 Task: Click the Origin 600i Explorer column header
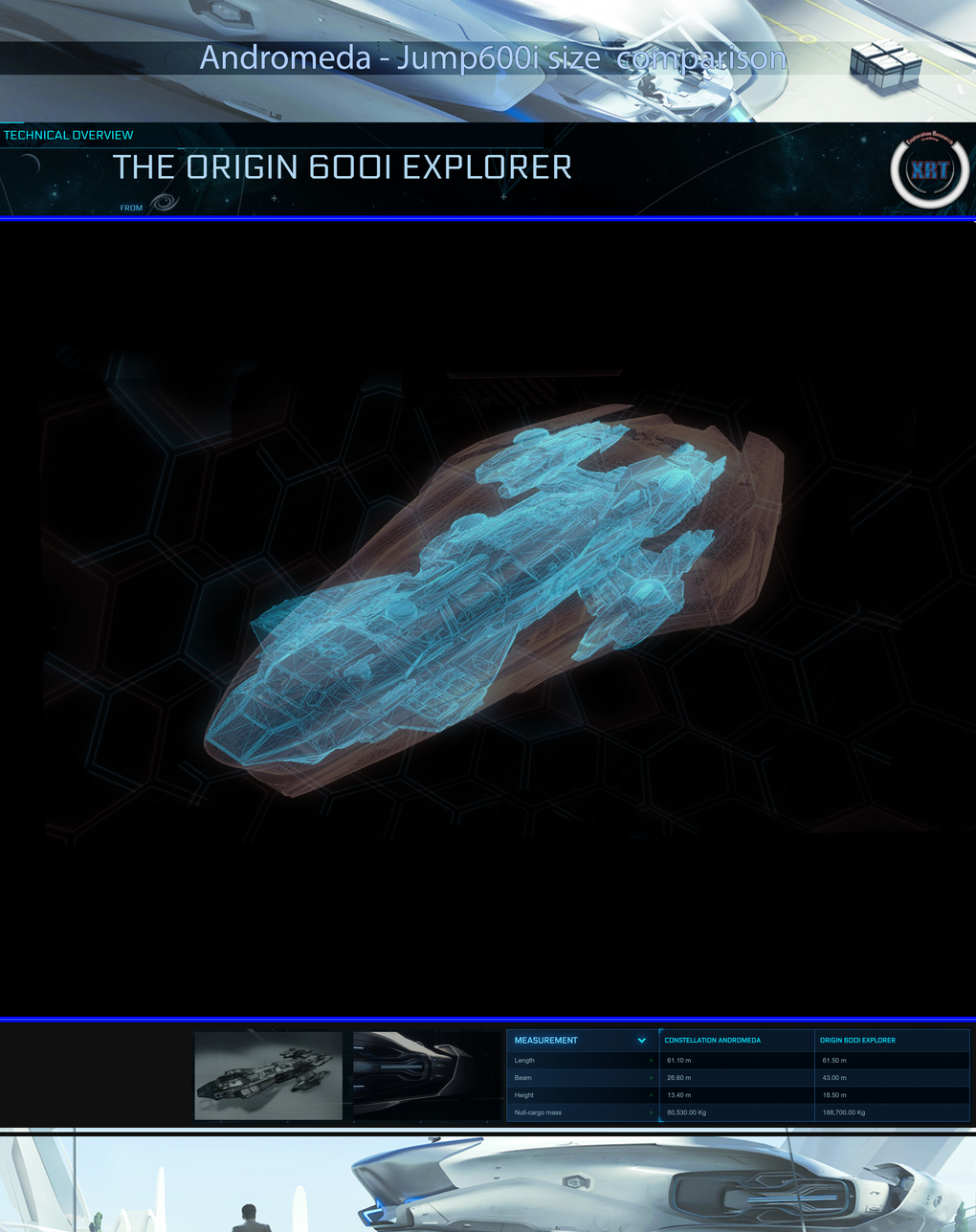(857, 1041)
